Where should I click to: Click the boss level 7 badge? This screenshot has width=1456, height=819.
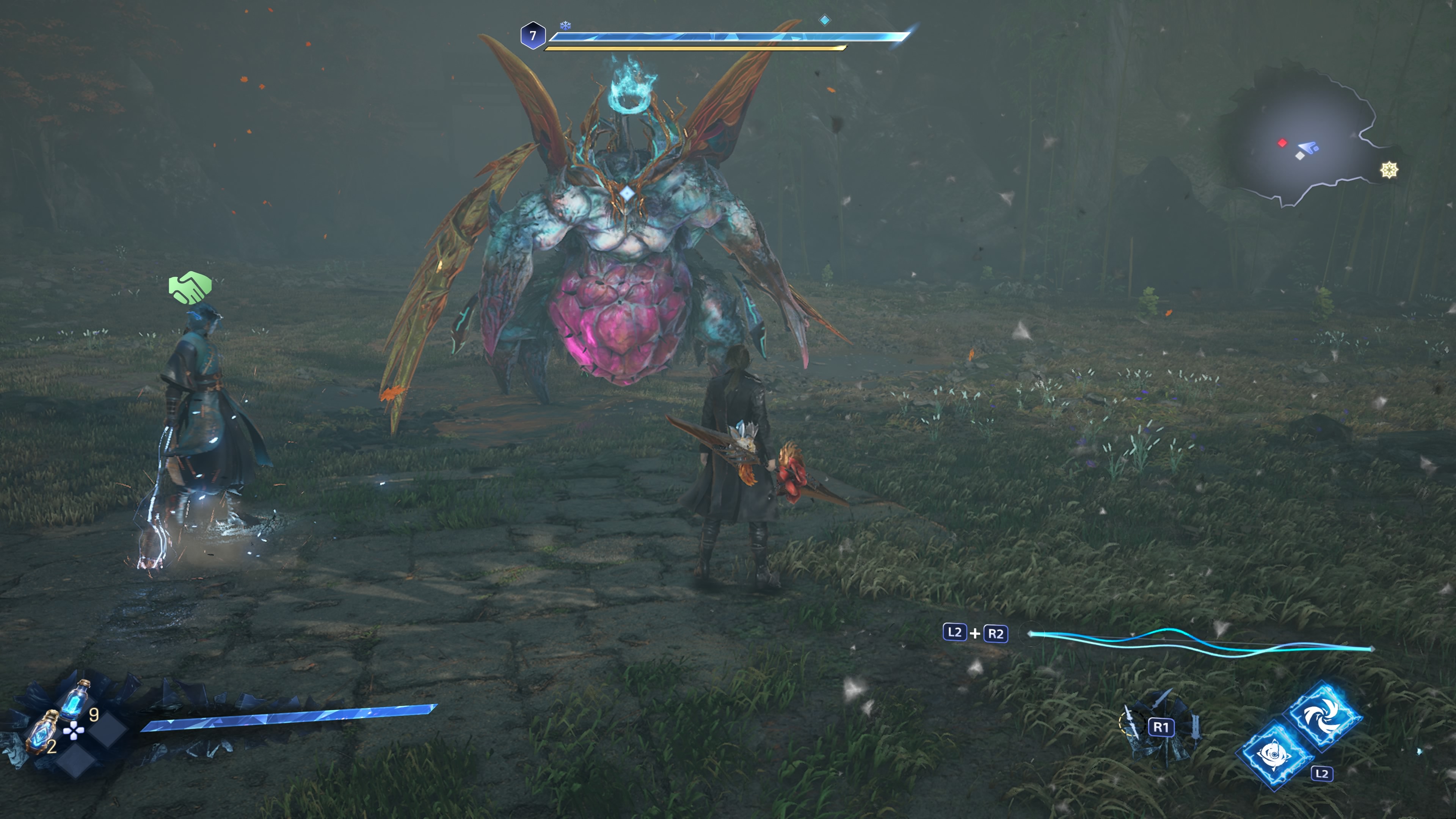[x=532, y=36]
